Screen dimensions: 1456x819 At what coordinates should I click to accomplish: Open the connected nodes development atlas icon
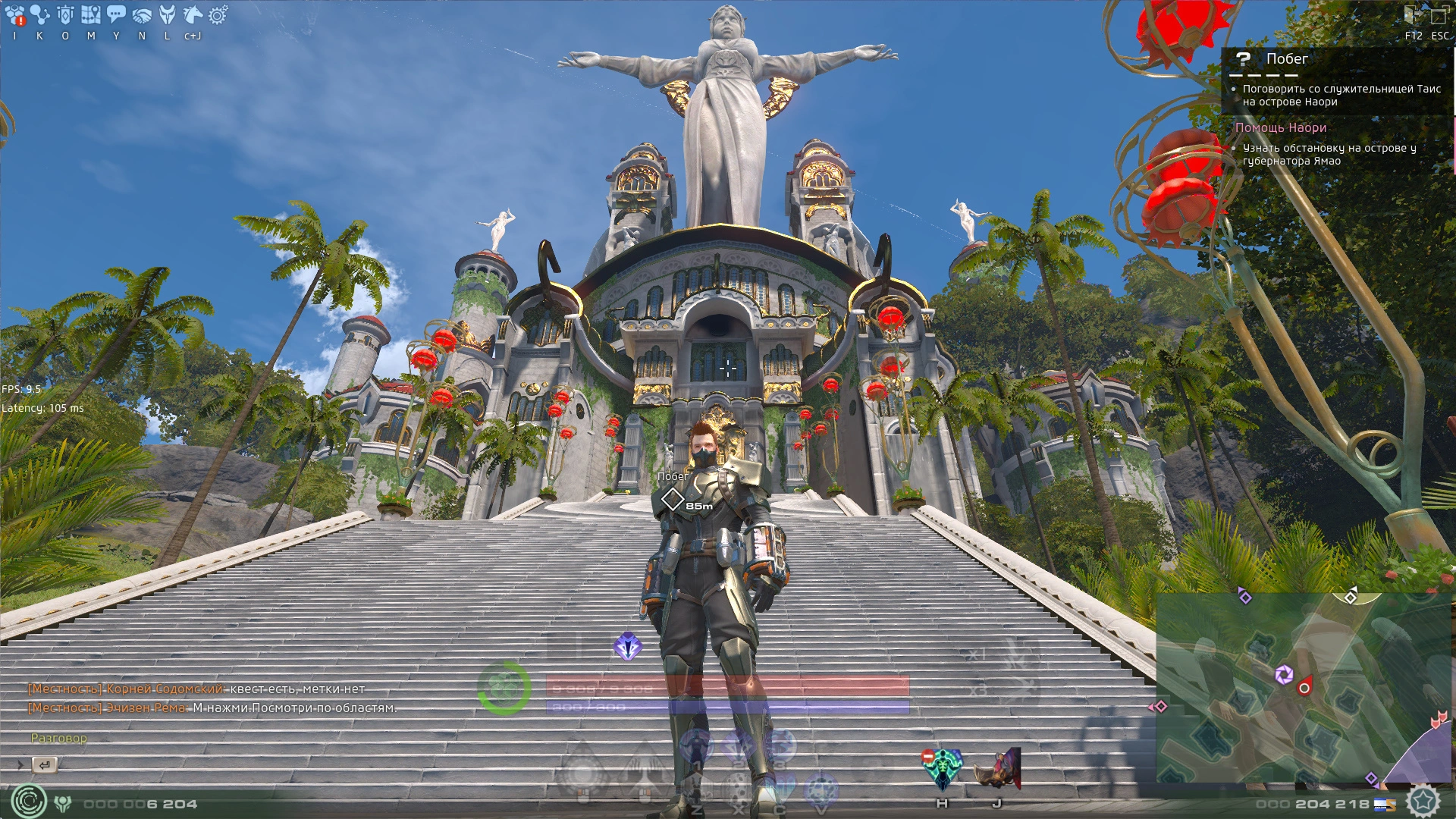(x=39, y=15)
